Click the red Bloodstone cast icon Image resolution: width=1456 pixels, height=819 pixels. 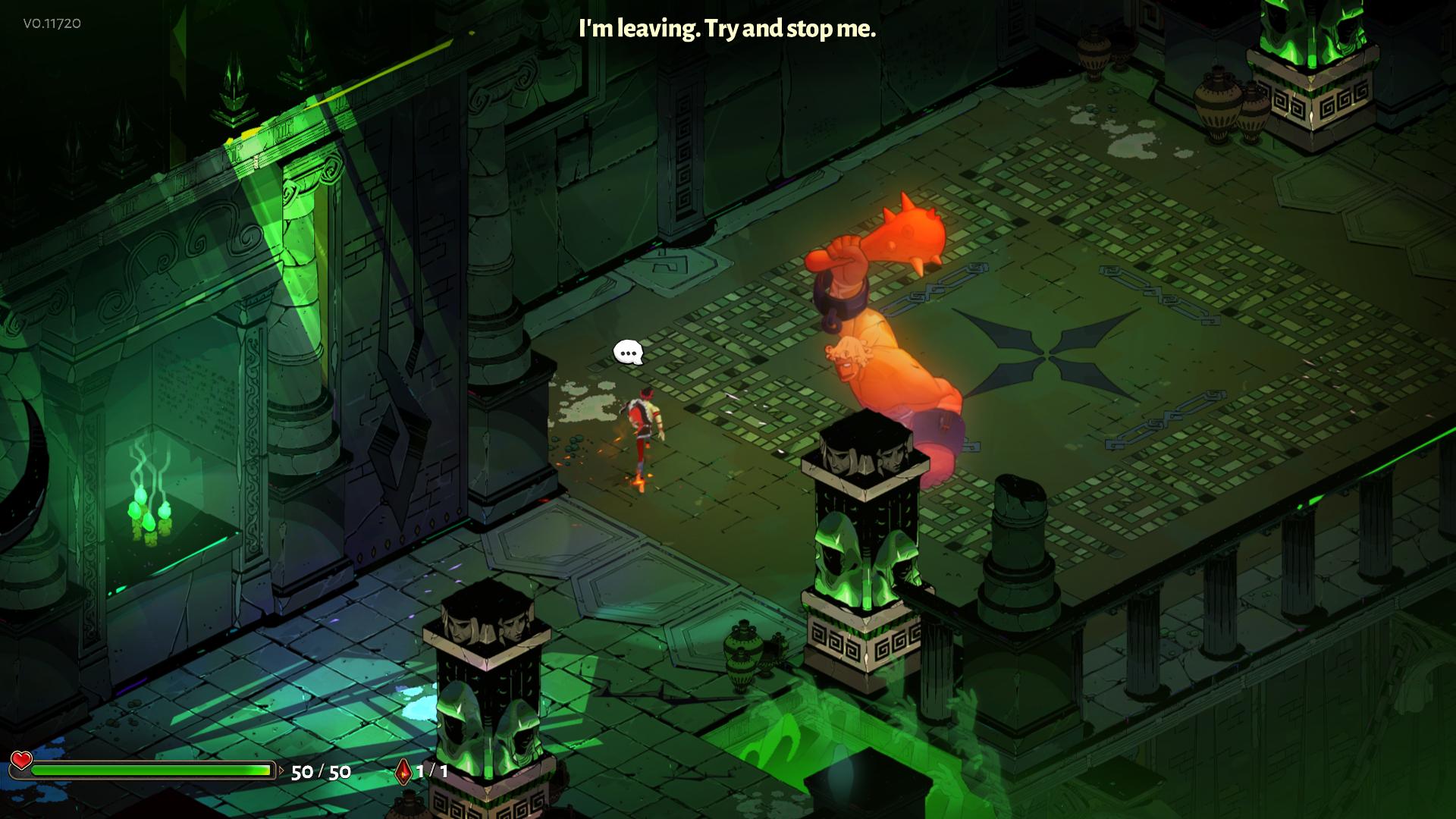click(x=403, y=772)
